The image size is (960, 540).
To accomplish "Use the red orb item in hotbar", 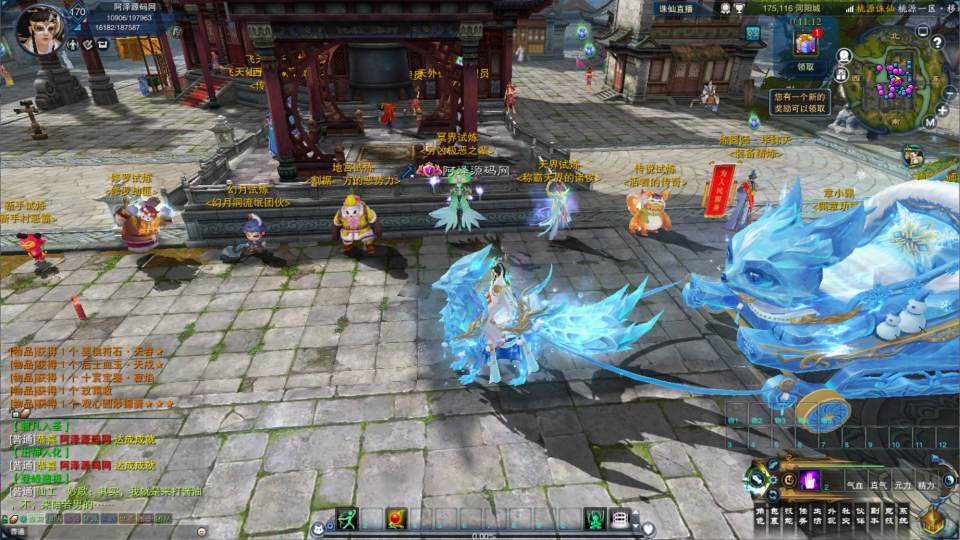I will pyautogui.click(x=397, y=519).
